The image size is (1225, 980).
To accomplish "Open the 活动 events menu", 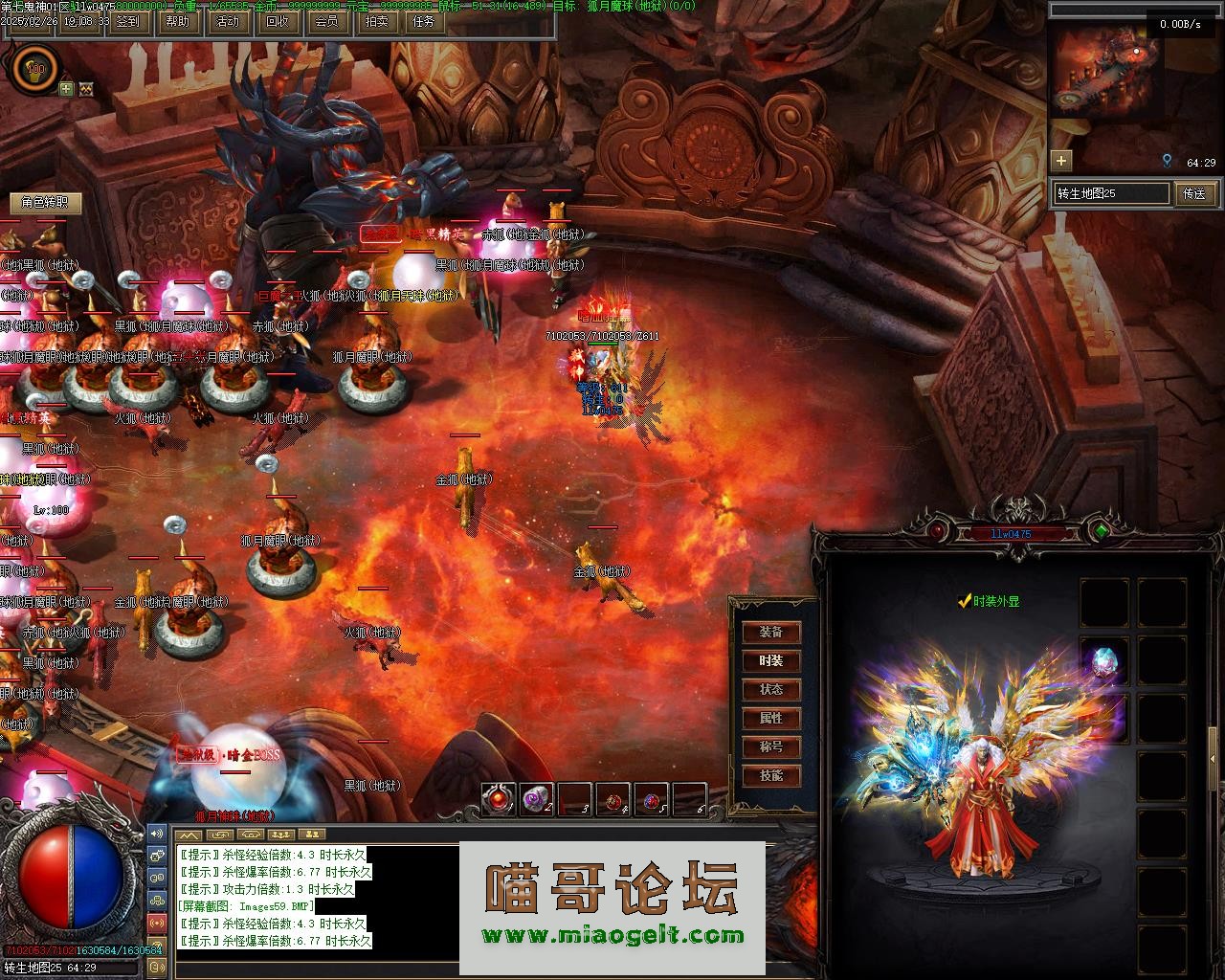I will 227,21.
